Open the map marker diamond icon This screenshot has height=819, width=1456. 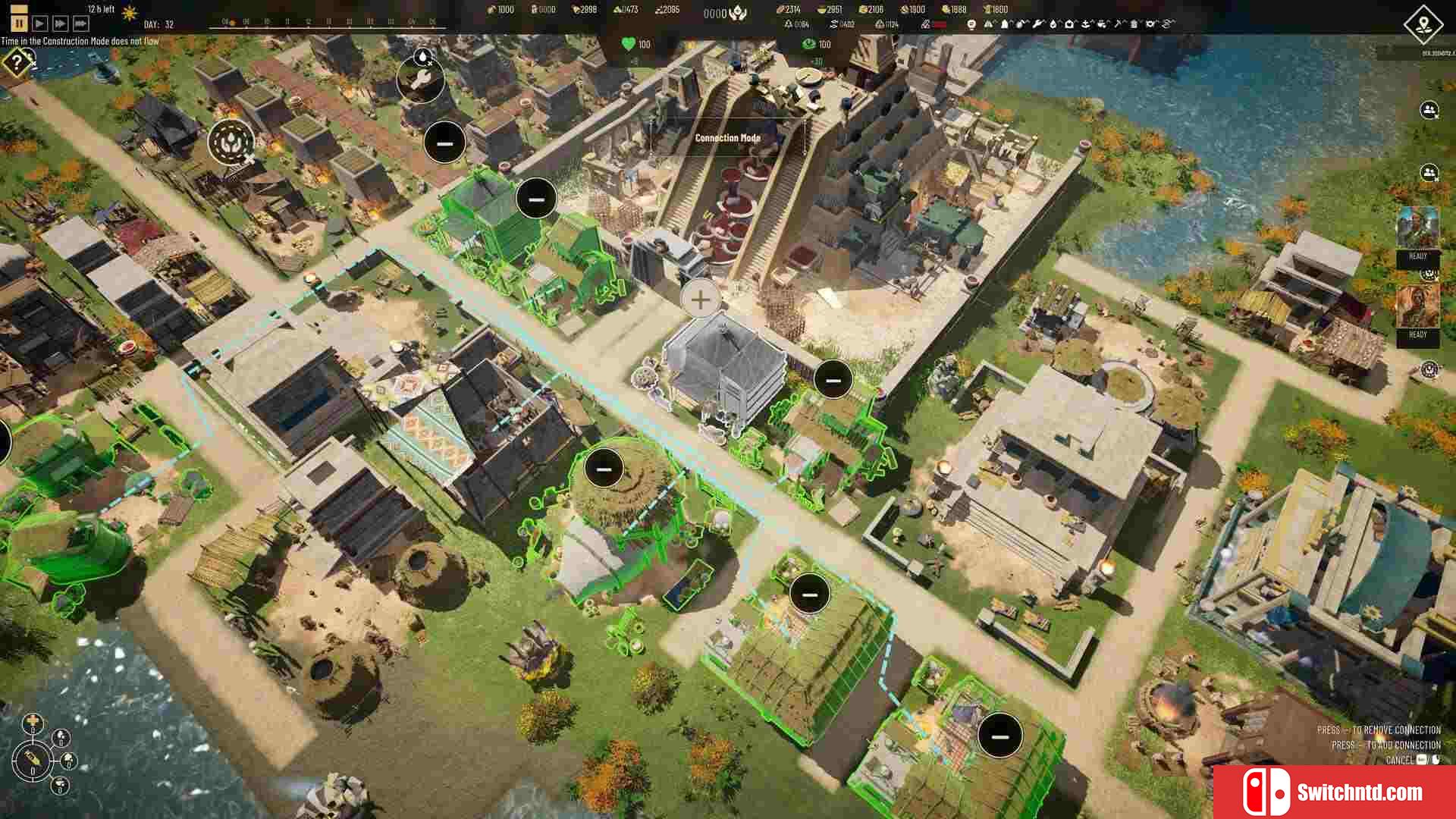(1423, 24)
